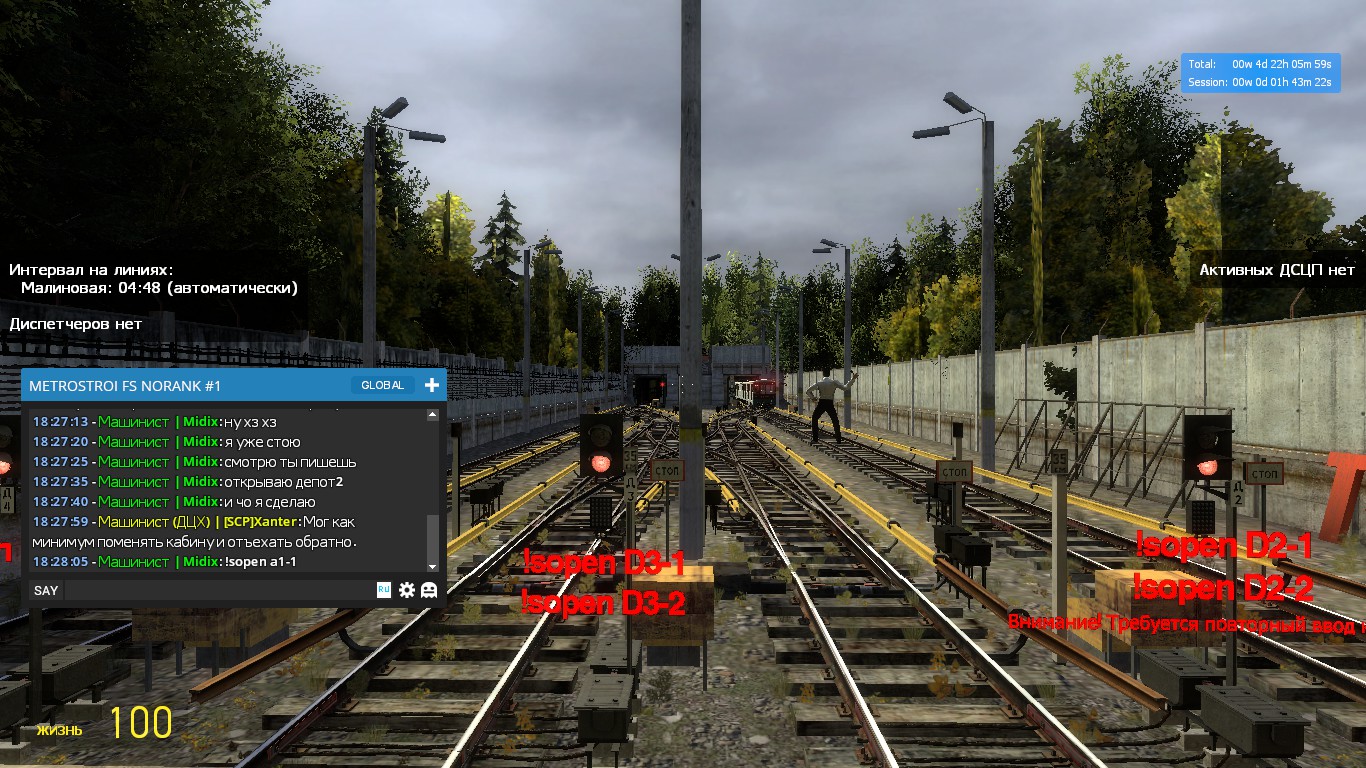Focus the chat message input field

[218, 590]
